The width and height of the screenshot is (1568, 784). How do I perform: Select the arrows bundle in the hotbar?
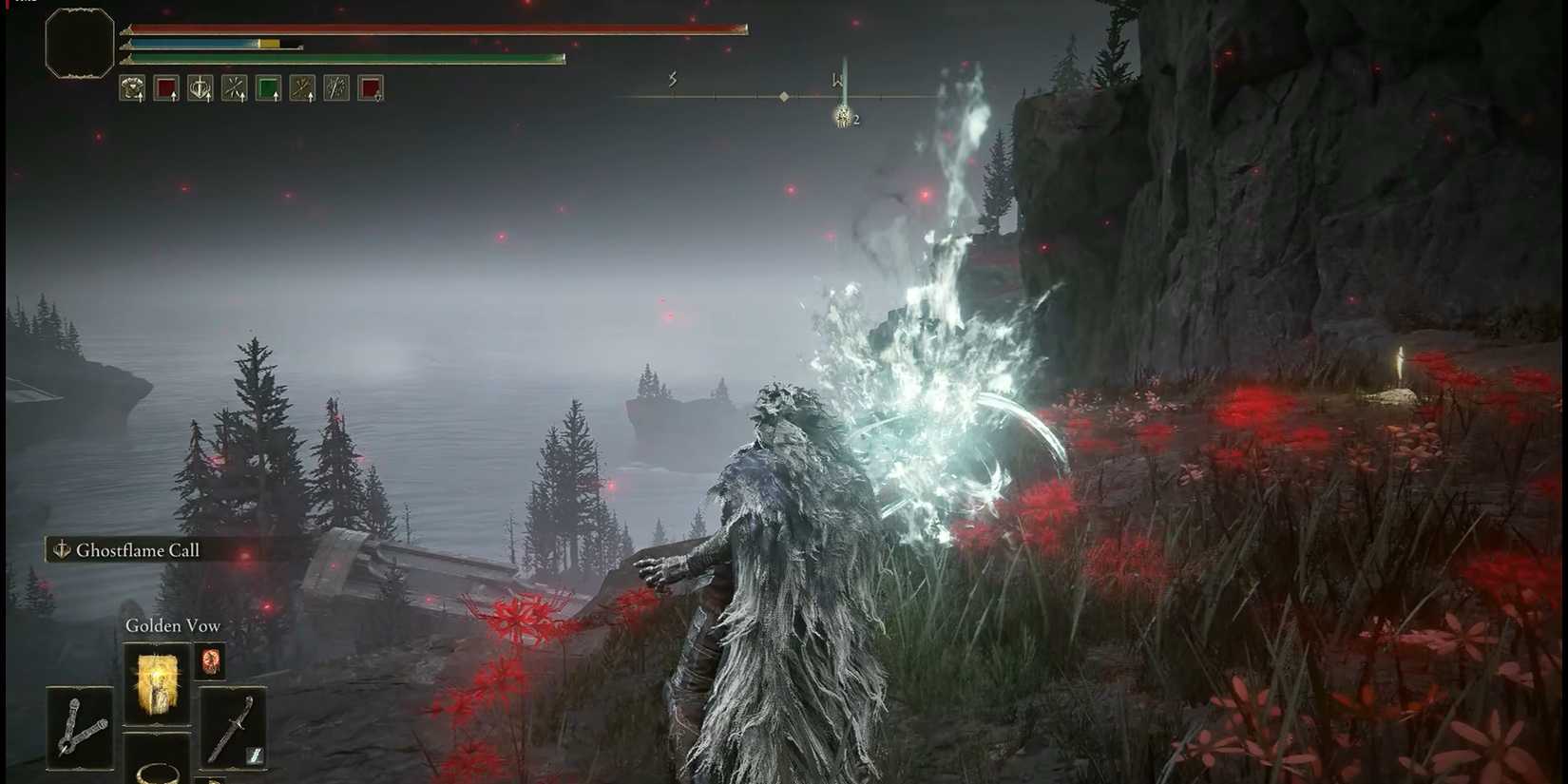click(337, 87)
